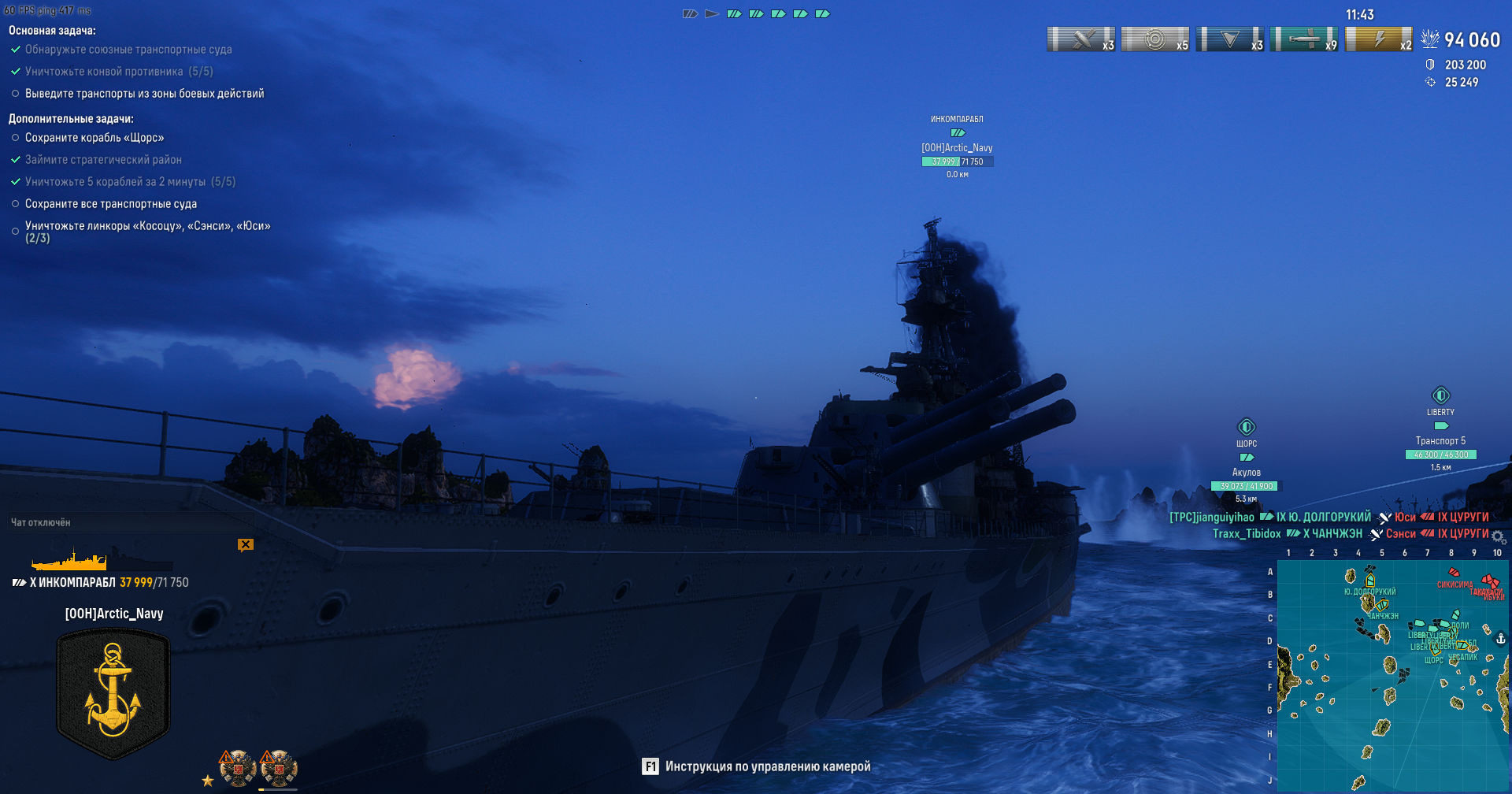
Task: Select the shell-hit ribbon showing x3
Action: [1081, 39]
